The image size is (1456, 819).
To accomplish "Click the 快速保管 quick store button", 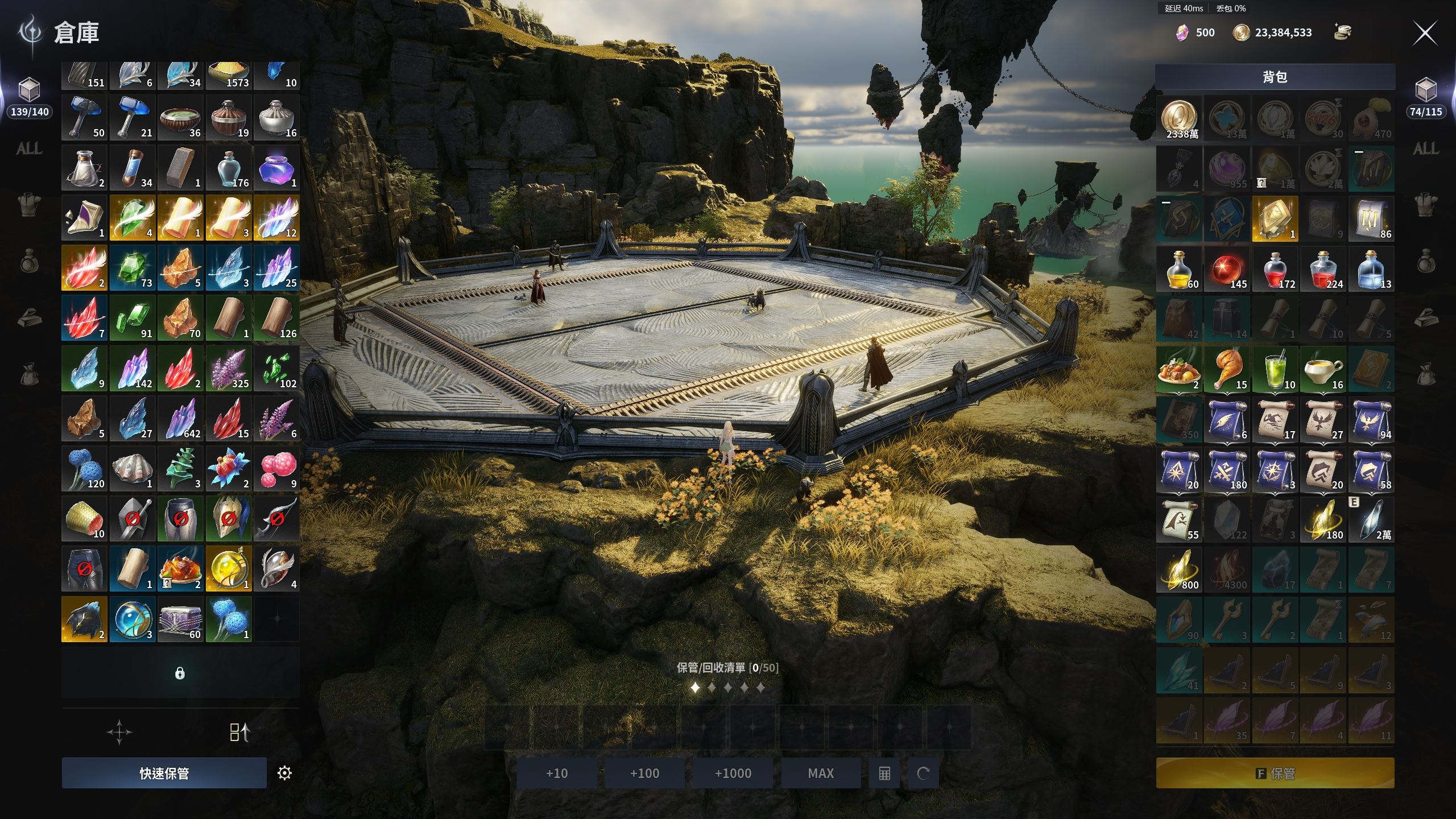I will (x=164, y=773).
